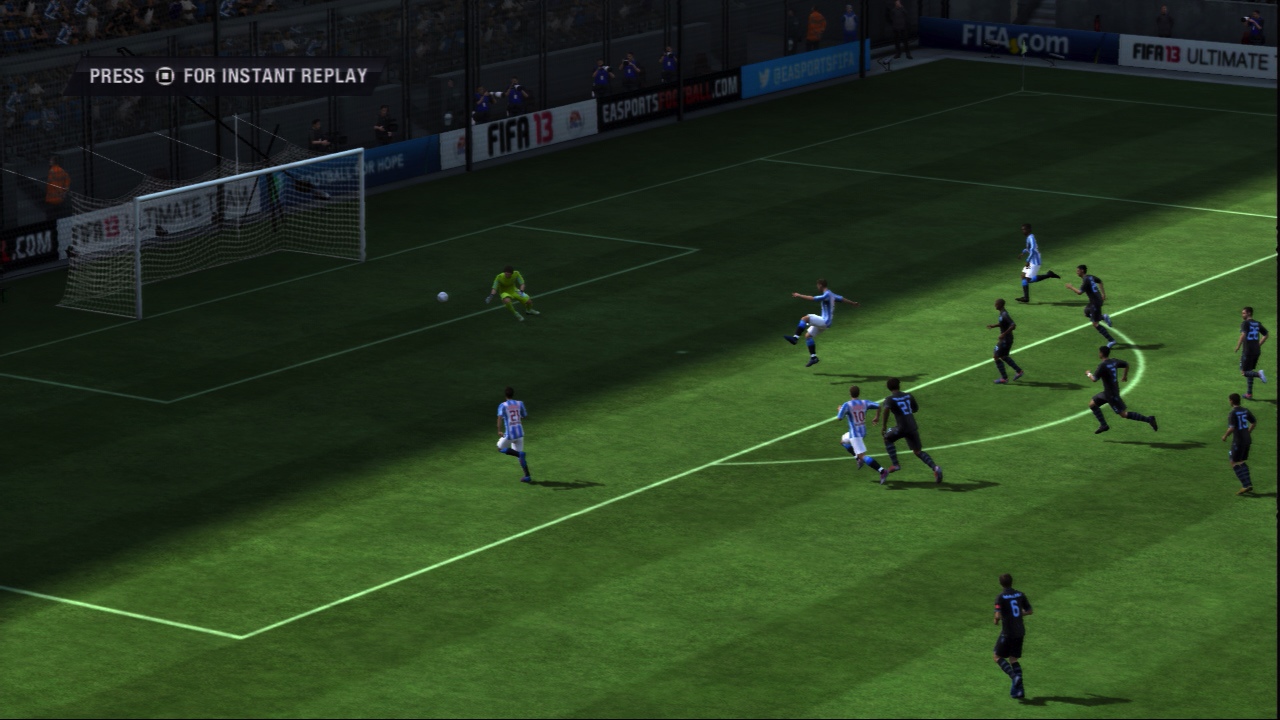Image resolution: width=1280 pixels, height=720 pixels.
Task: Select striped player number 21 on the left
Action: 513,425
